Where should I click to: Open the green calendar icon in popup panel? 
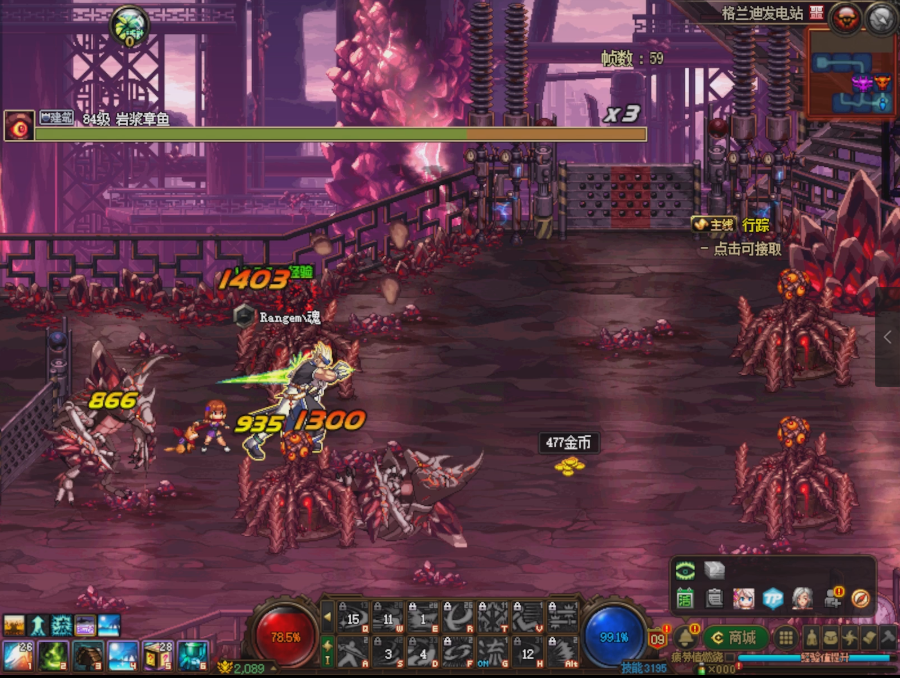coord(685,598)
